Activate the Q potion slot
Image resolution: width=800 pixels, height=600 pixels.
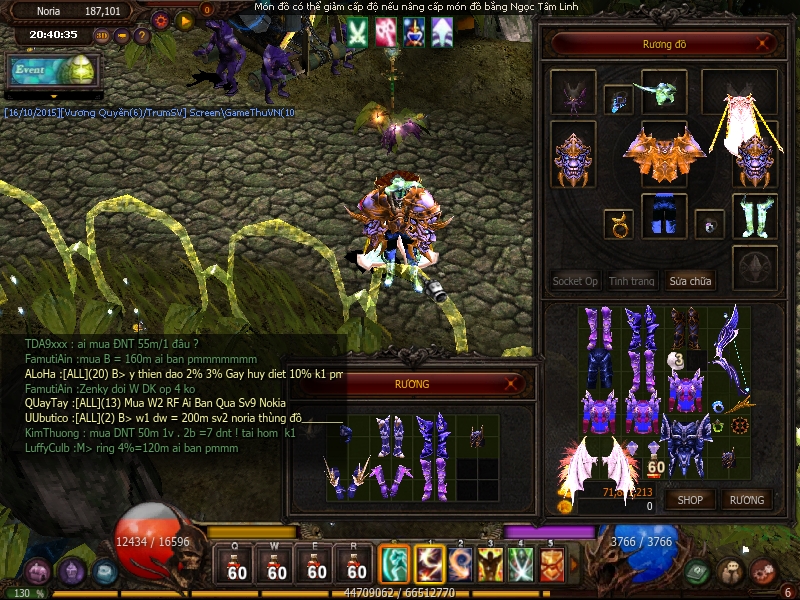pos(236,564)
